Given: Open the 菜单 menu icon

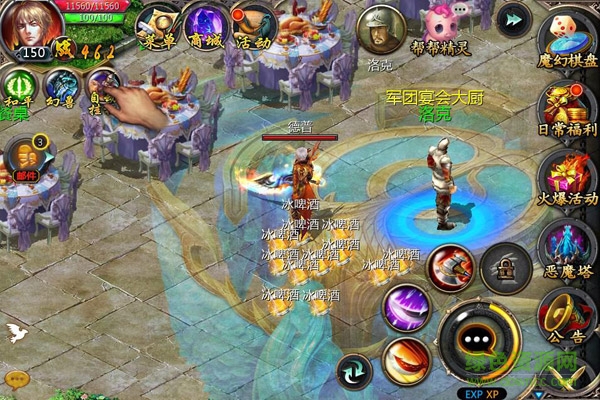Looking at the screenshot, I should (x=157, y=22).
